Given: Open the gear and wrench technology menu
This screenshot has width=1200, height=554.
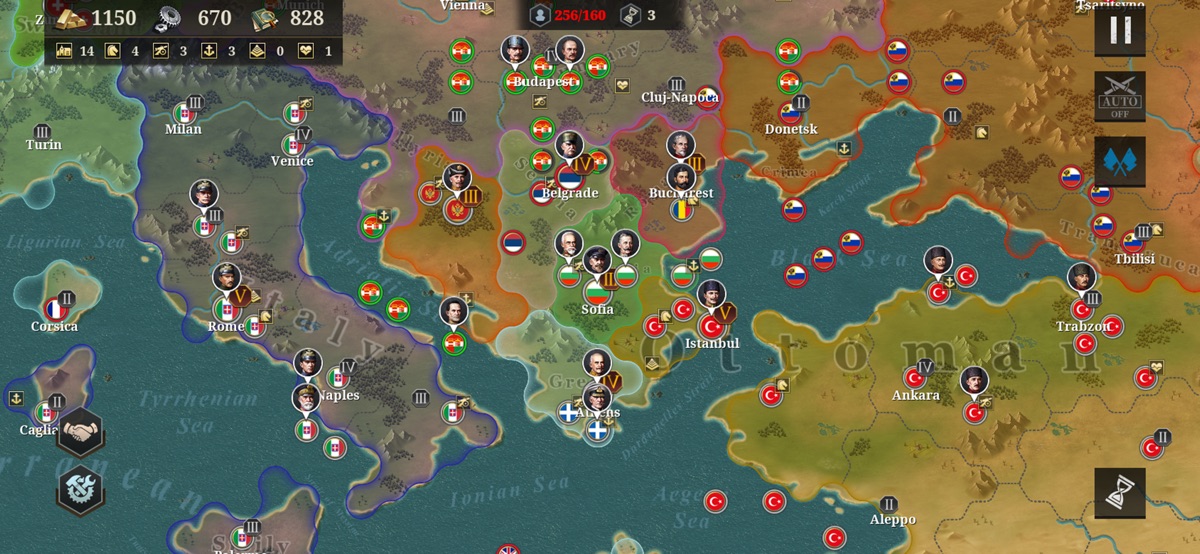Looking at the screenshot, I should pos(81,490).
